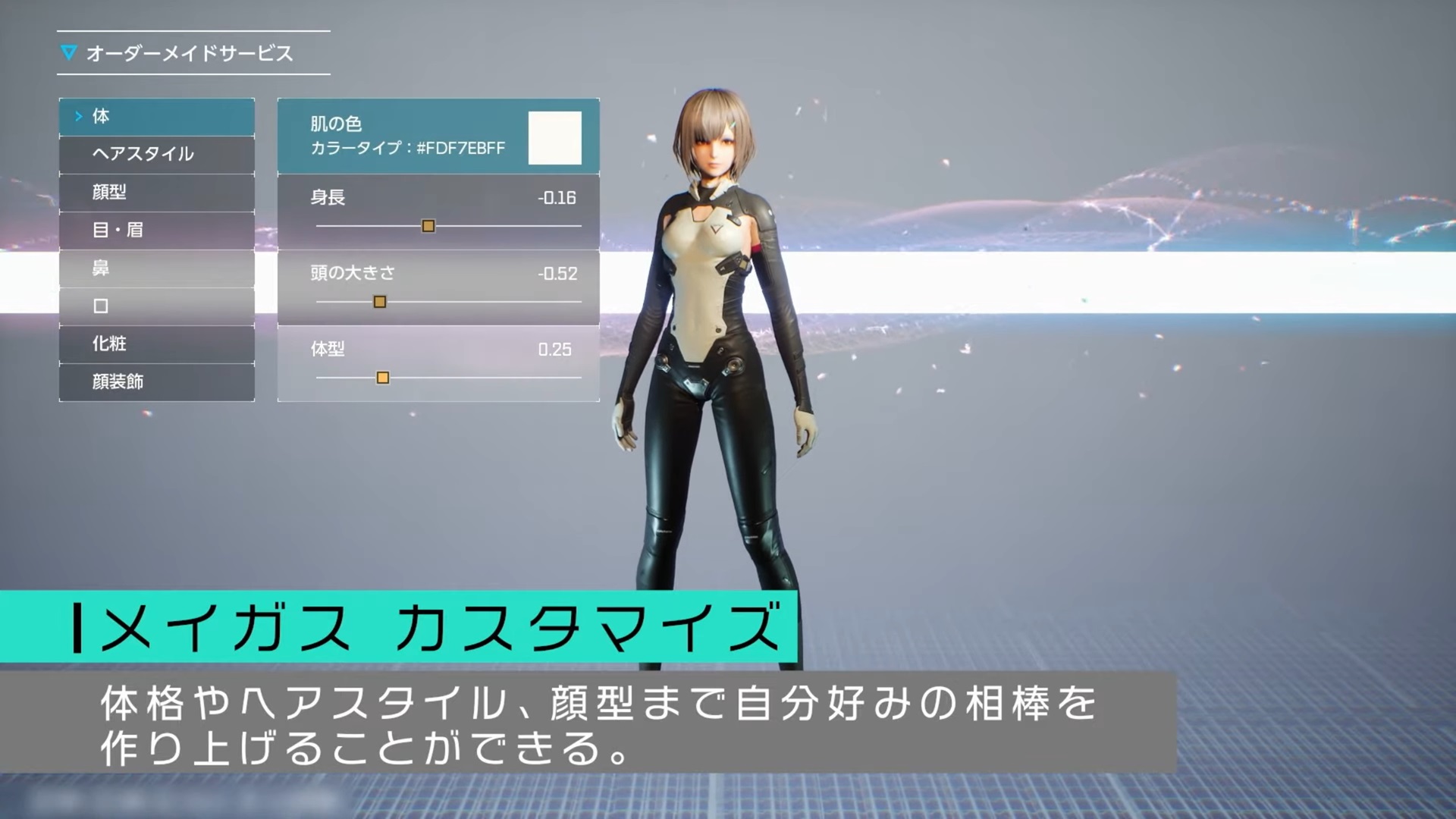Click the ▽ triangle icon beside オーダーメイドサービス
This screenshot has width=1456, height=819.
(x=70, y=52)
